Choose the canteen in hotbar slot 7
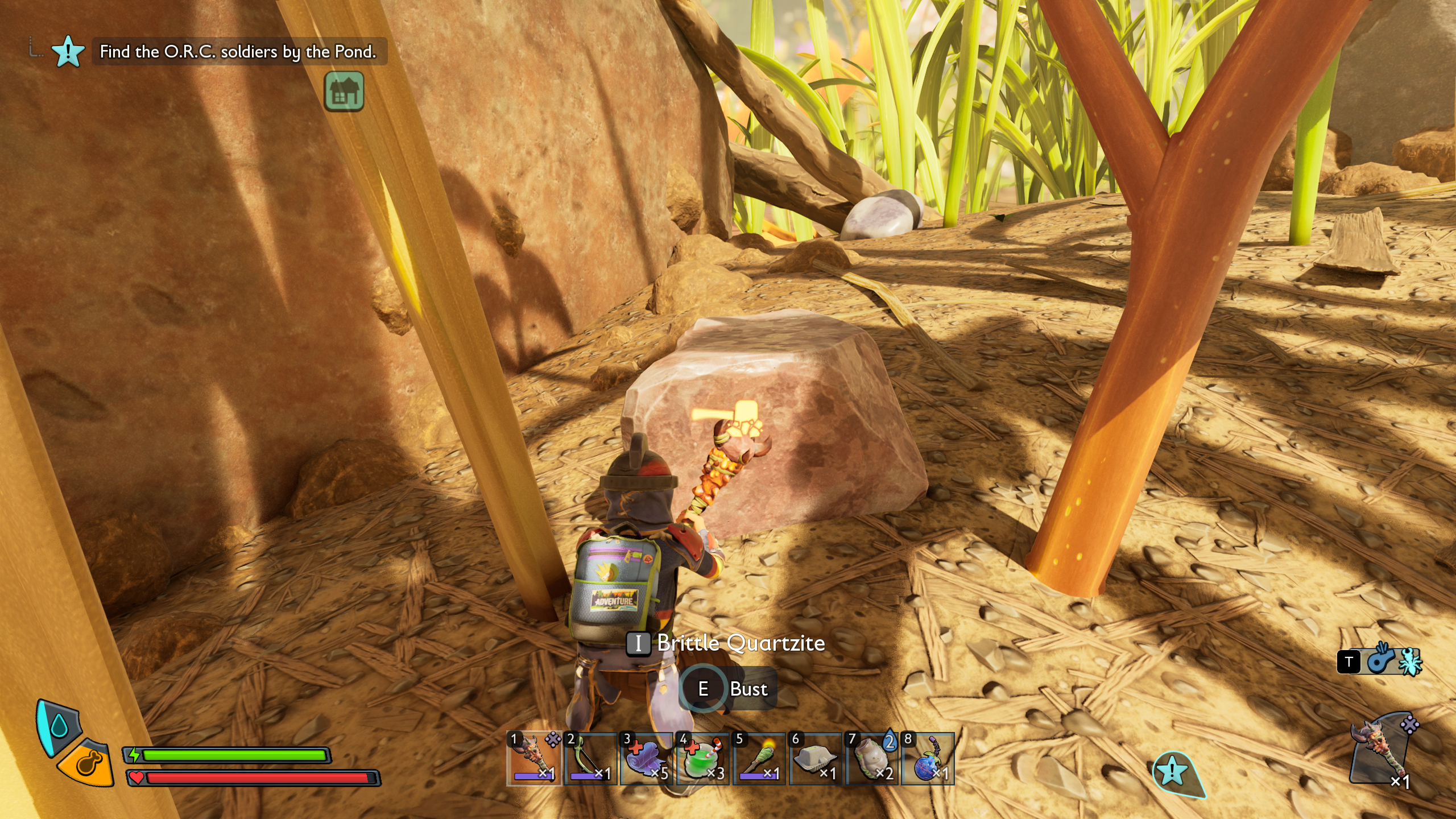 click(x=871, y=758)
